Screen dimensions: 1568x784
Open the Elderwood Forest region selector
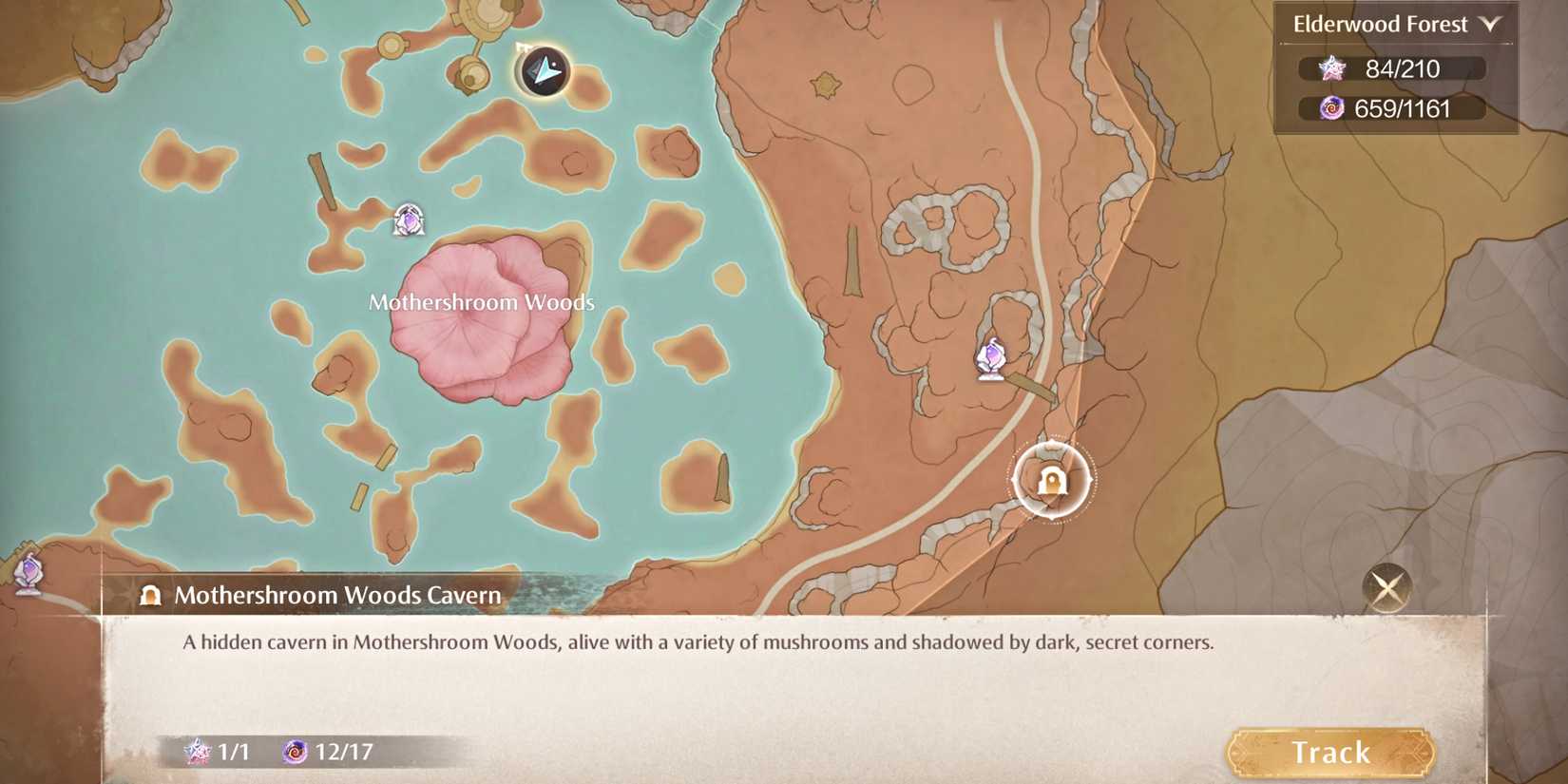[x=1375, y=24]
